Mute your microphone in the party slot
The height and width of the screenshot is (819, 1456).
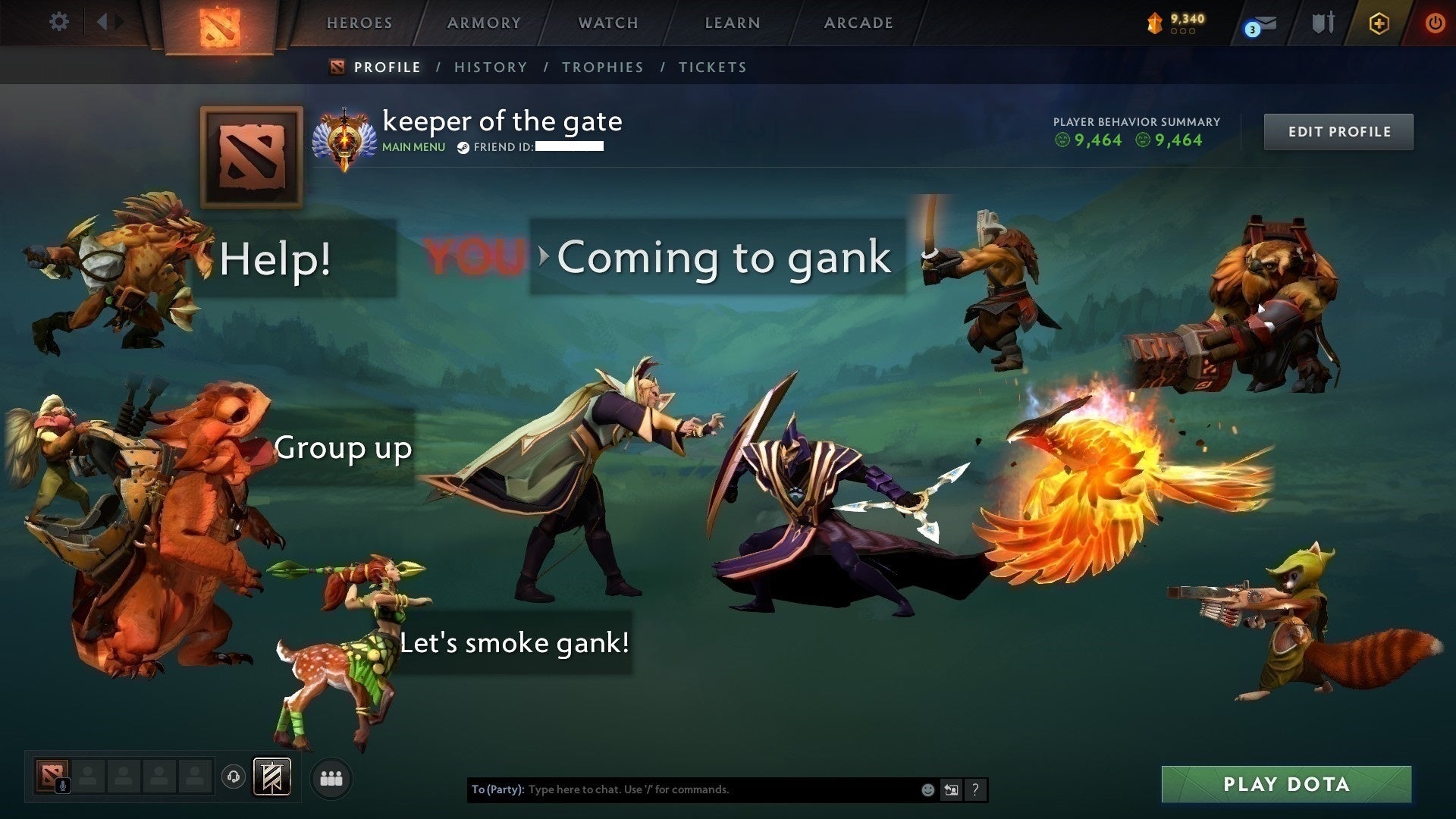[x=63, y=784]
